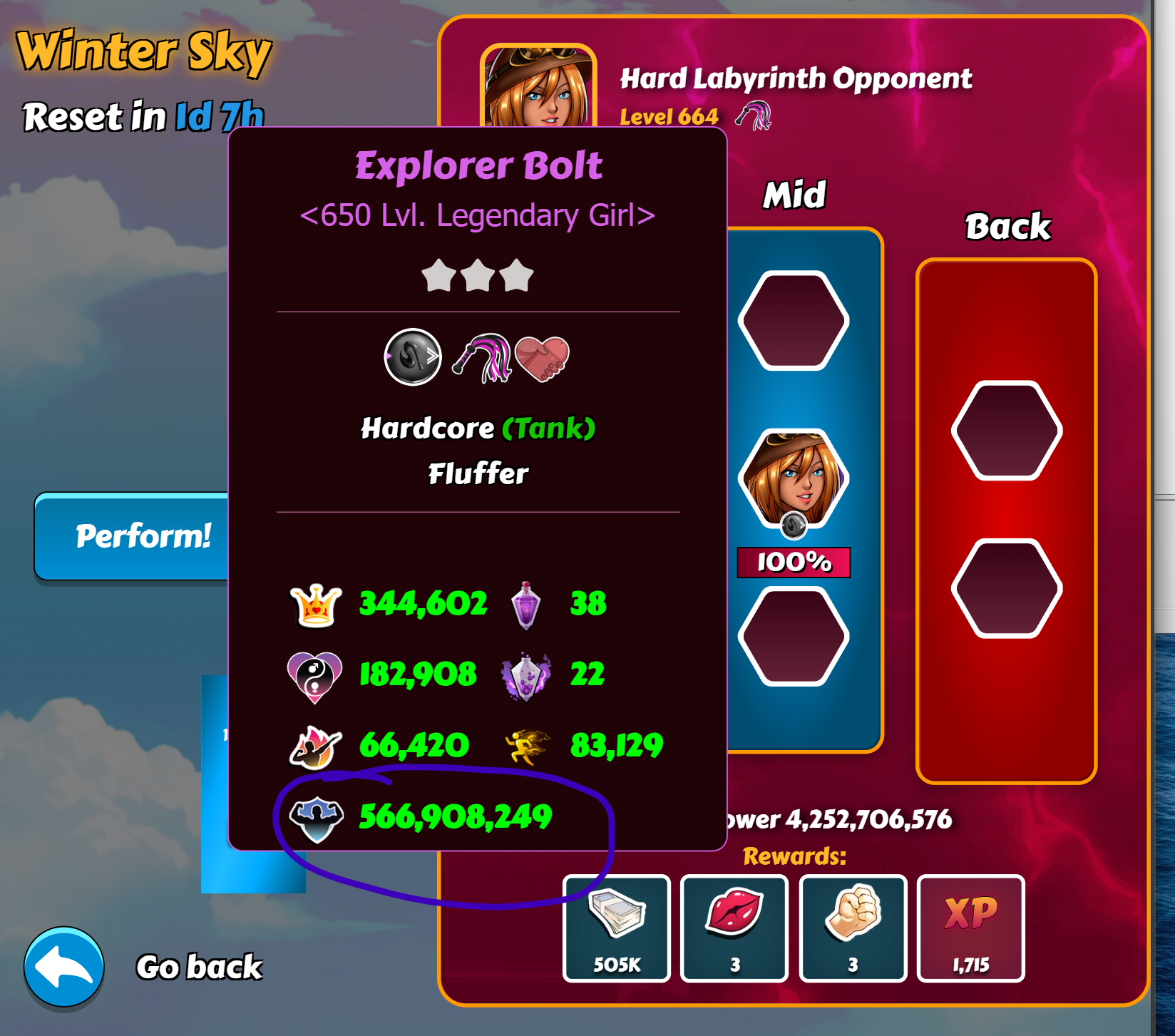Image resolution: width=1175 pixels, height=1036 pixels.
Task: Click the cash reward 505K tile
Action: 617,928
